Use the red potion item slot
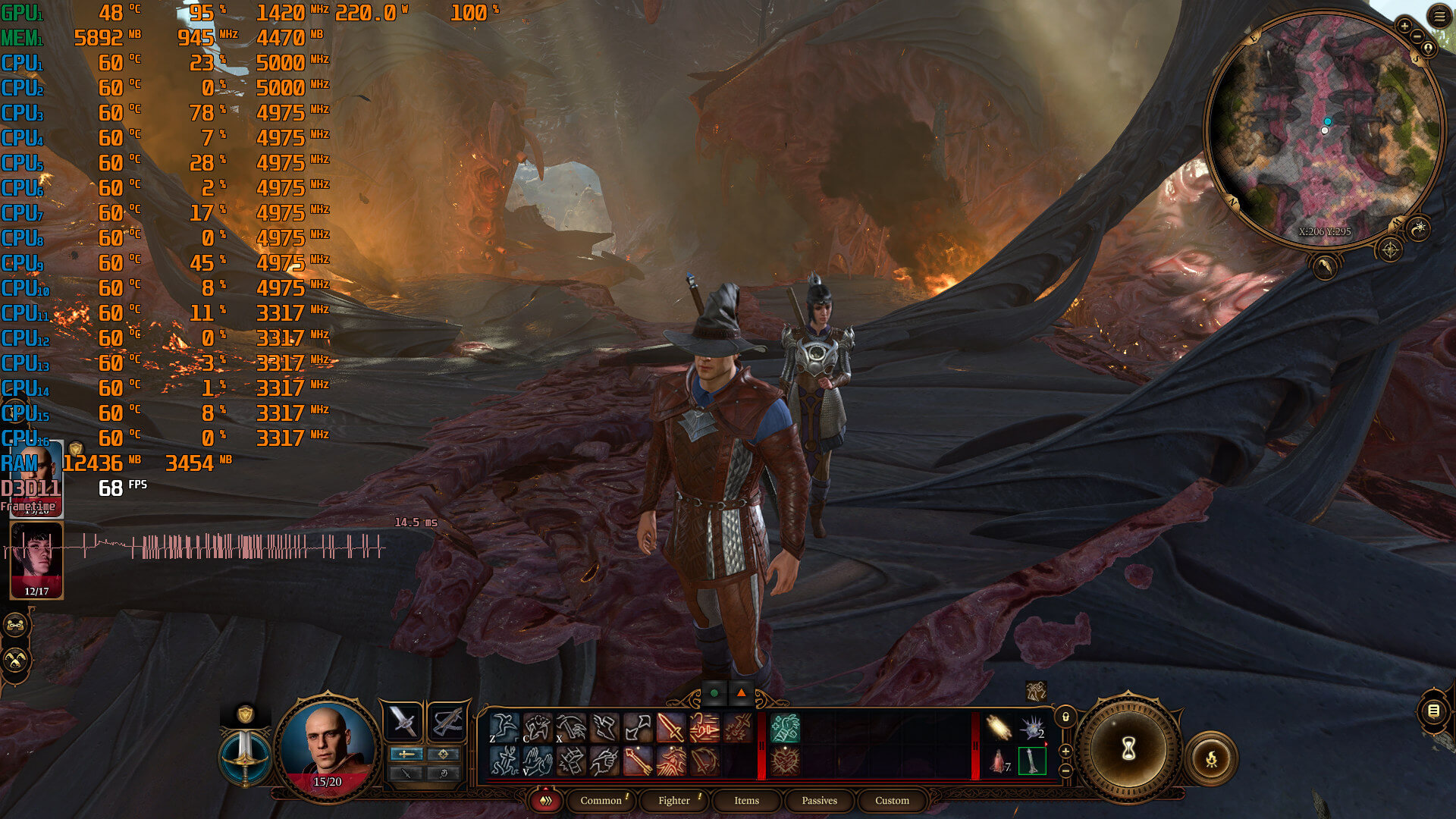Image resolution: width=1456 pixels, height=819 pixels. [x=998, y=761]
